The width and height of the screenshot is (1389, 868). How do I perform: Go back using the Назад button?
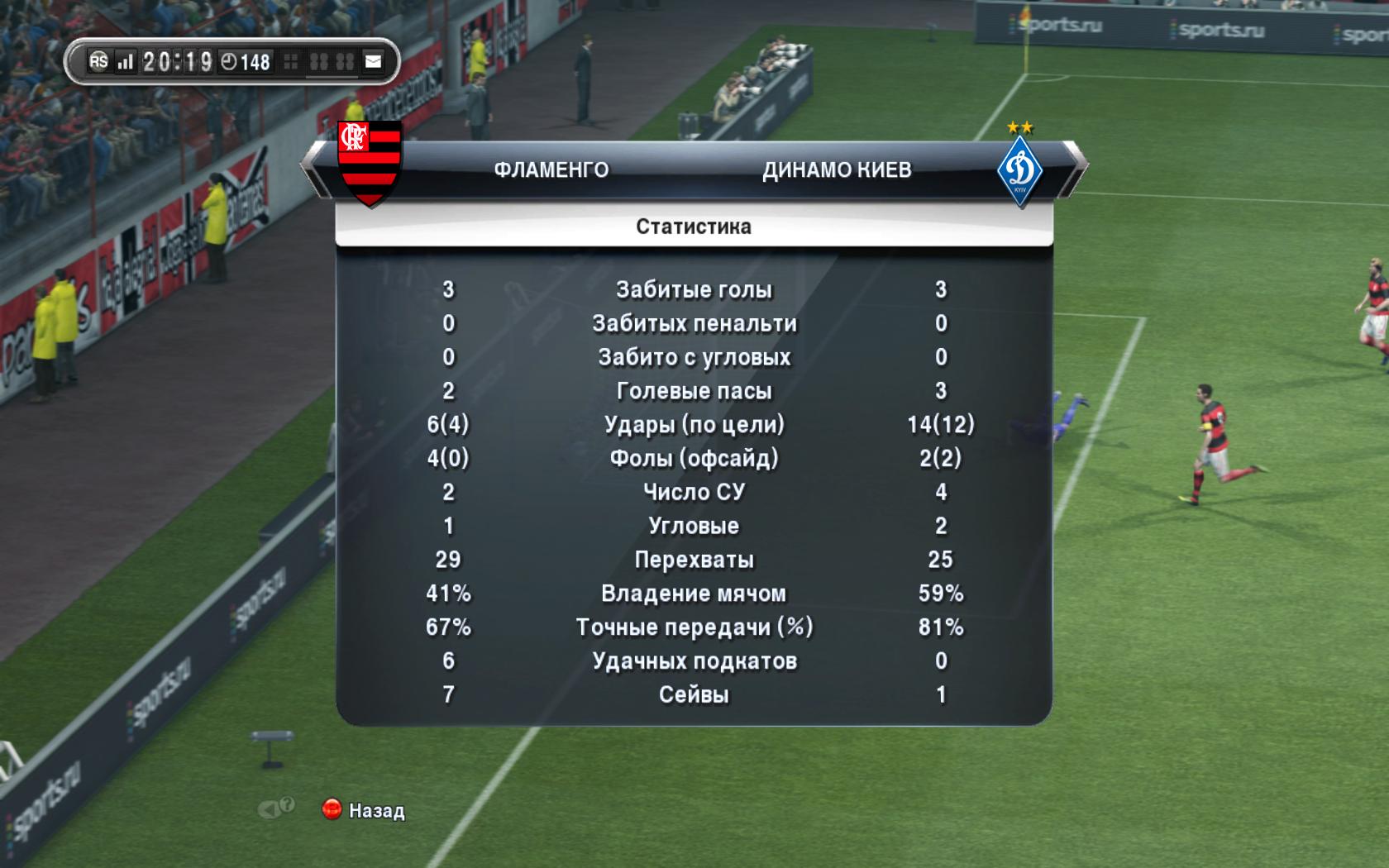point(365,810)
